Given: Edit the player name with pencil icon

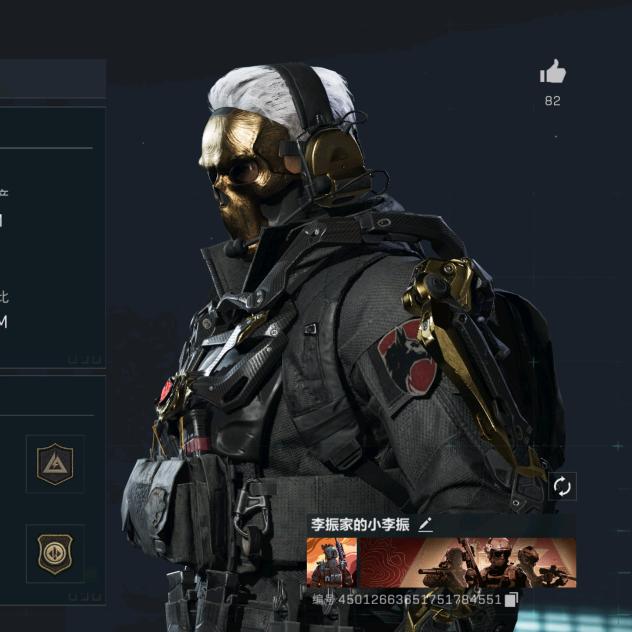Looking at the screenshot, I should click(426, 524).
